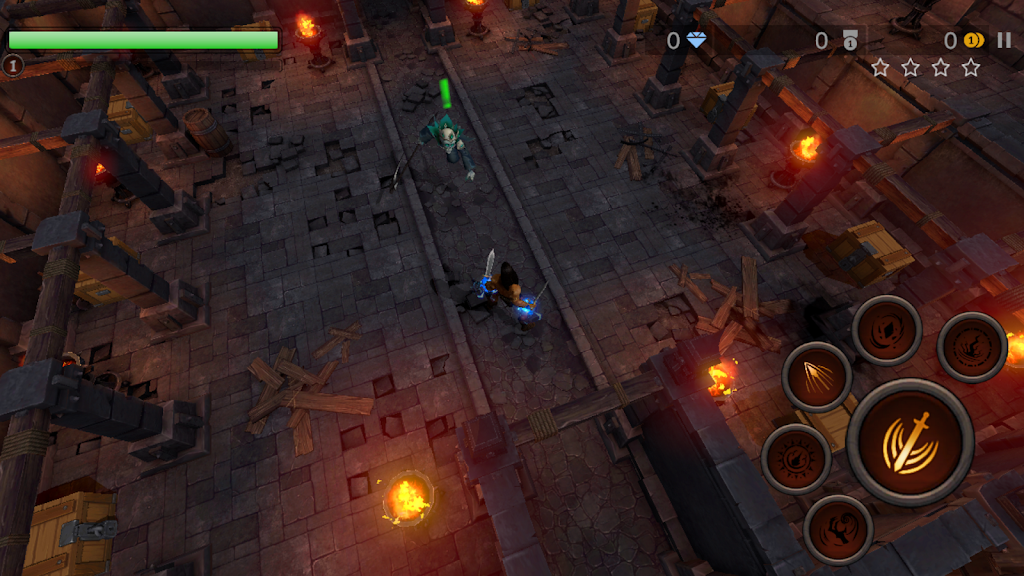The width and height of the screenshot is (1024, 576).
Task: Trigger the diamond whirlwind skill
Action: click(x=886, y=330)
